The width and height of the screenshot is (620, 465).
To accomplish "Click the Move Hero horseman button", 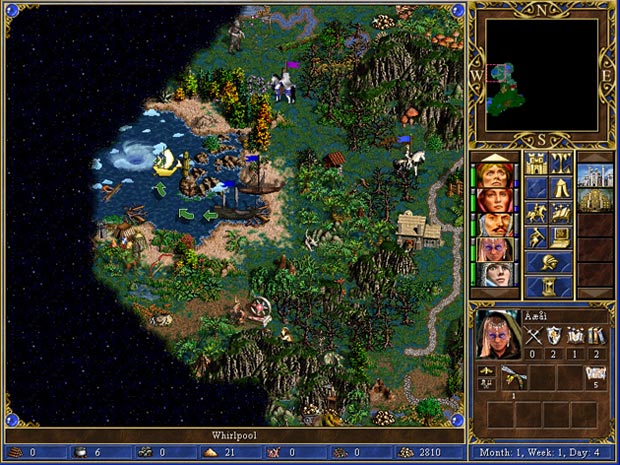I will (x=536, y=213).
